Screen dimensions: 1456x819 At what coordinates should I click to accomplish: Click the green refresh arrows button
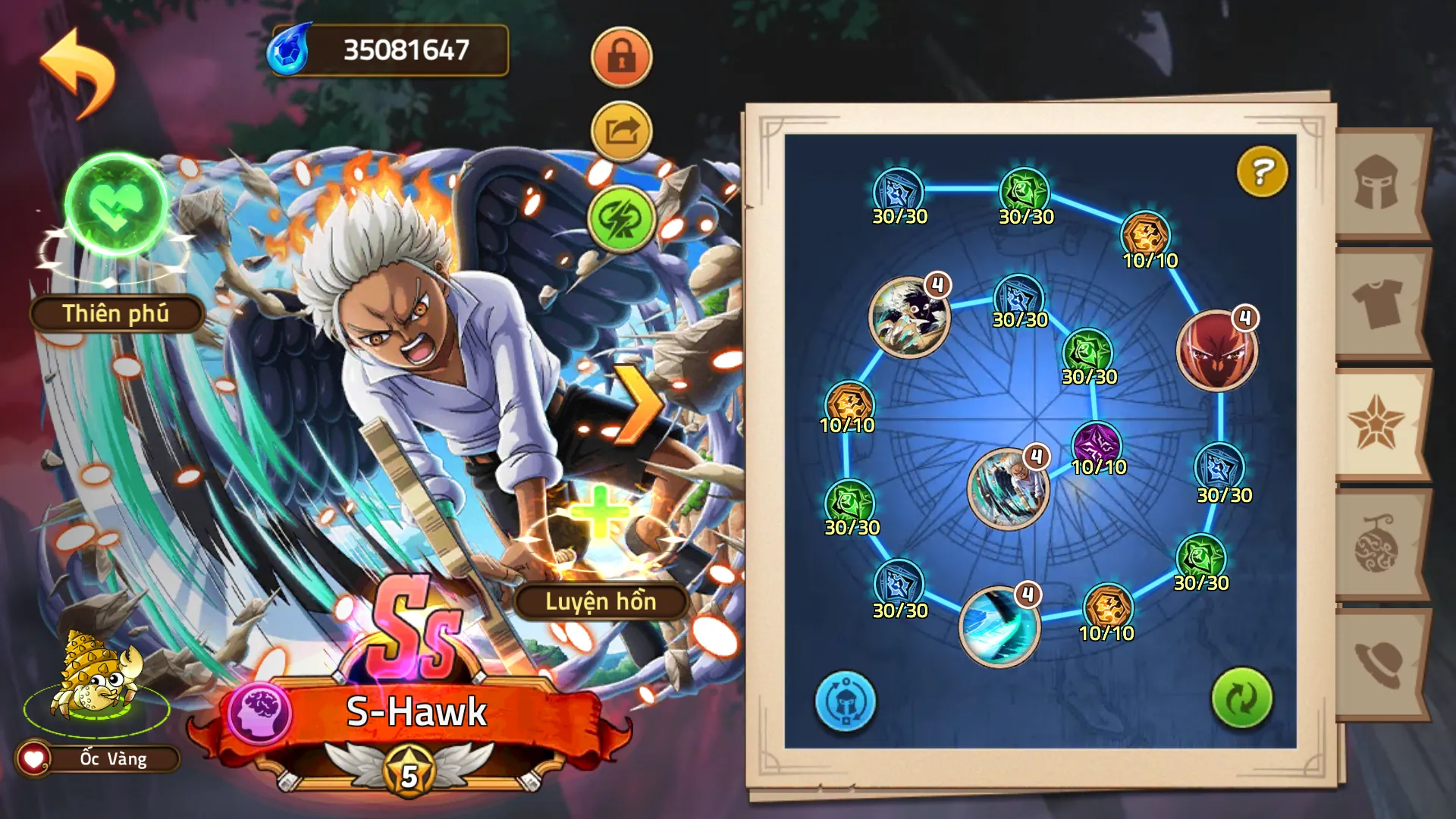tap(1241, 698)
